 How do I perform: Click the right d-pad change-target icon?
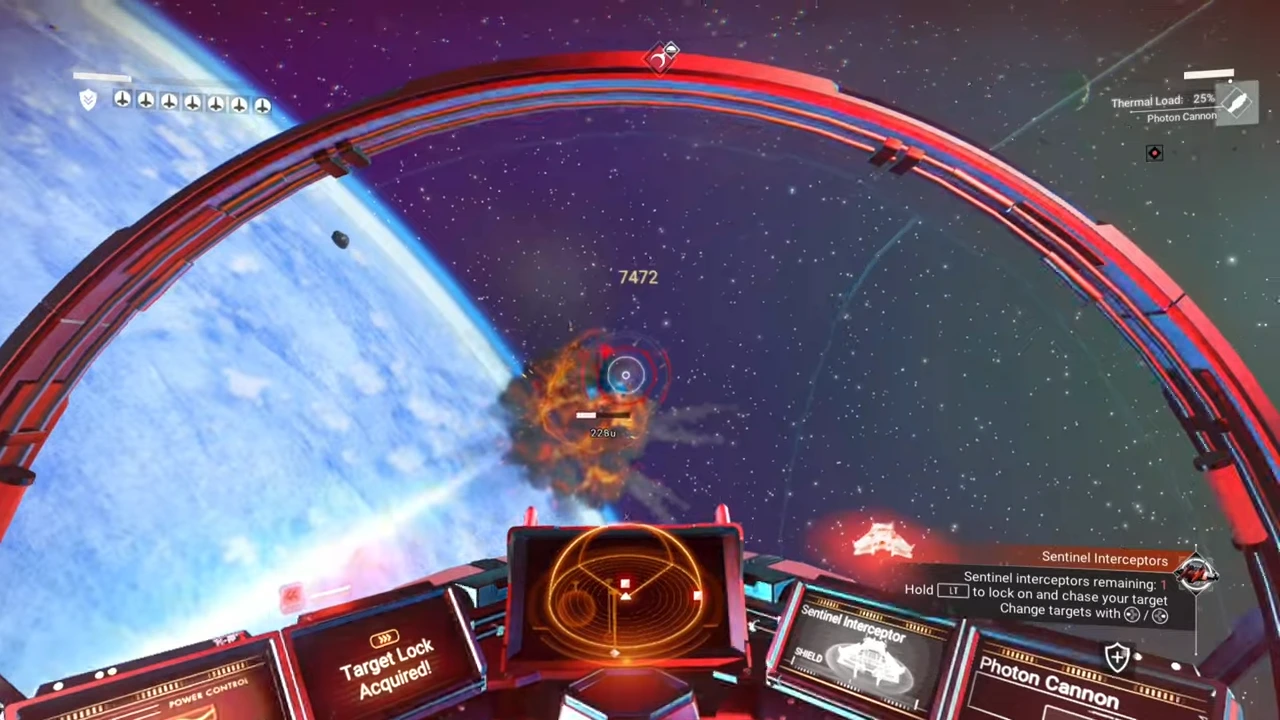pyautogui.click(x=1159, y=614)
